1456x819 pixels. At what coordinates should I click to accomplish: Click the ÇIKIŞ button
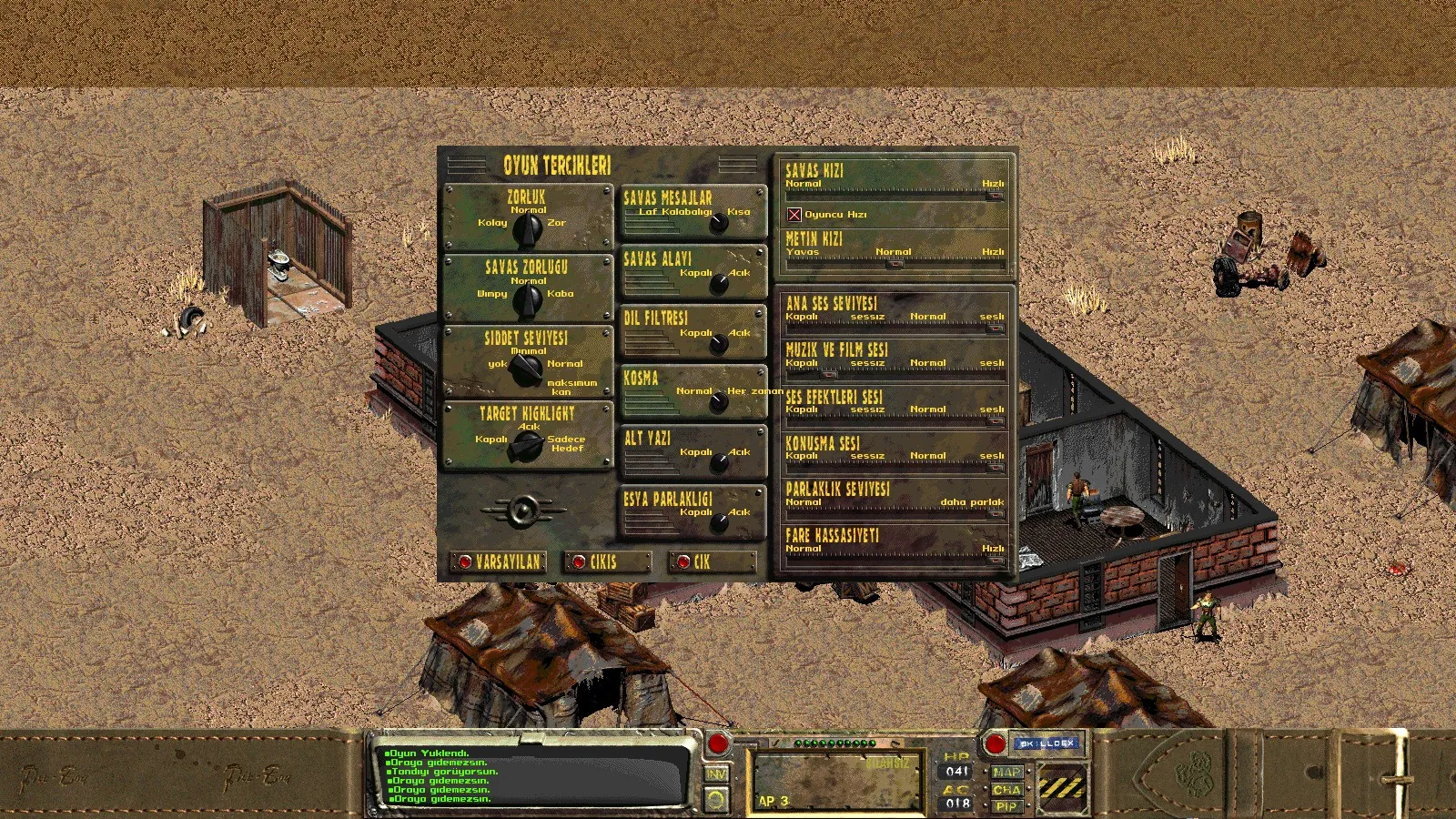pos(606,562)
